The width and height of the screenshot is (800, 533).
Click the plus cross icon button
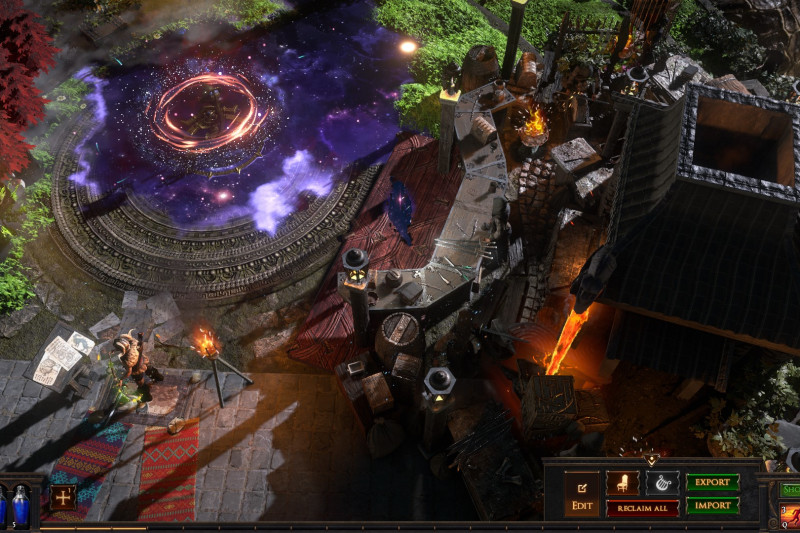coord(63,497)
